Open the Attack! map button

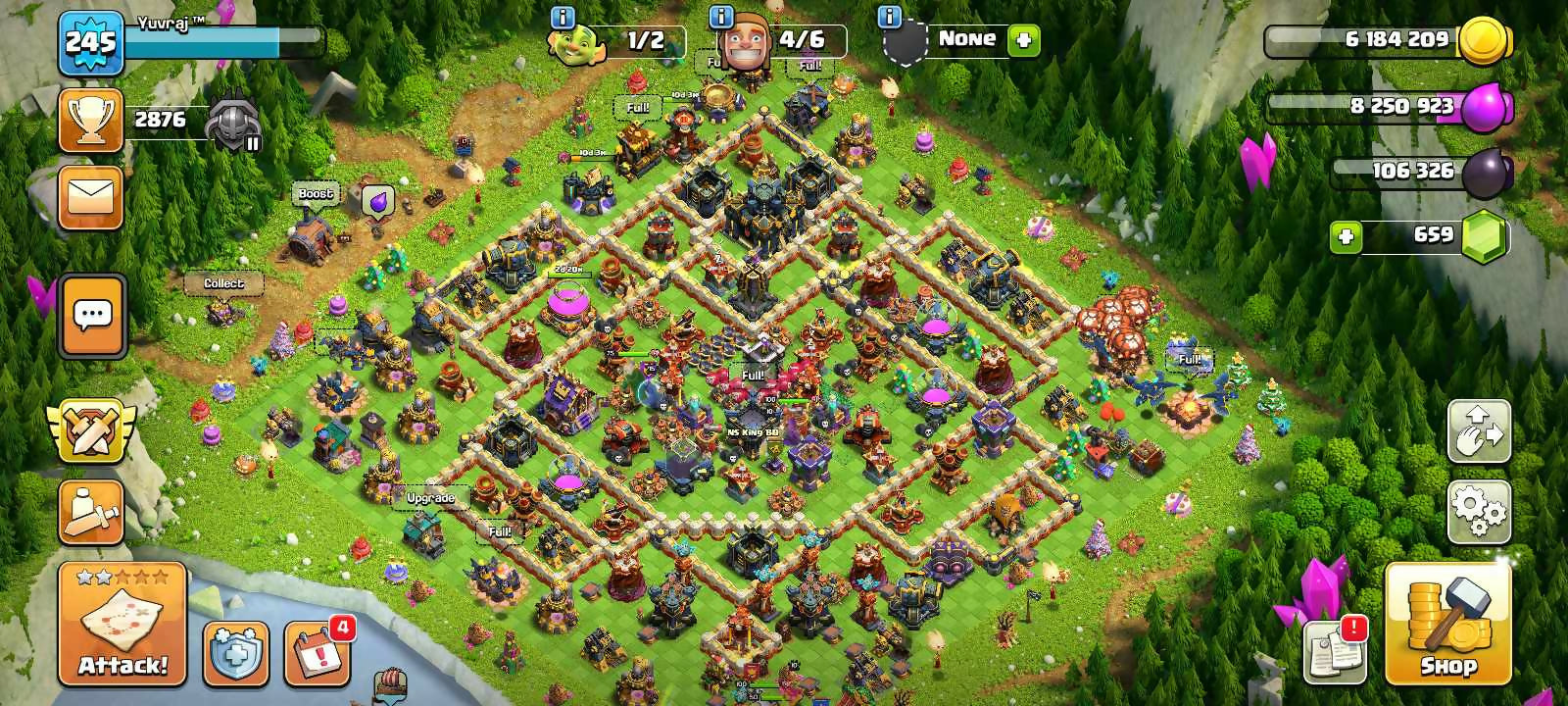click(x=122, y=624)
